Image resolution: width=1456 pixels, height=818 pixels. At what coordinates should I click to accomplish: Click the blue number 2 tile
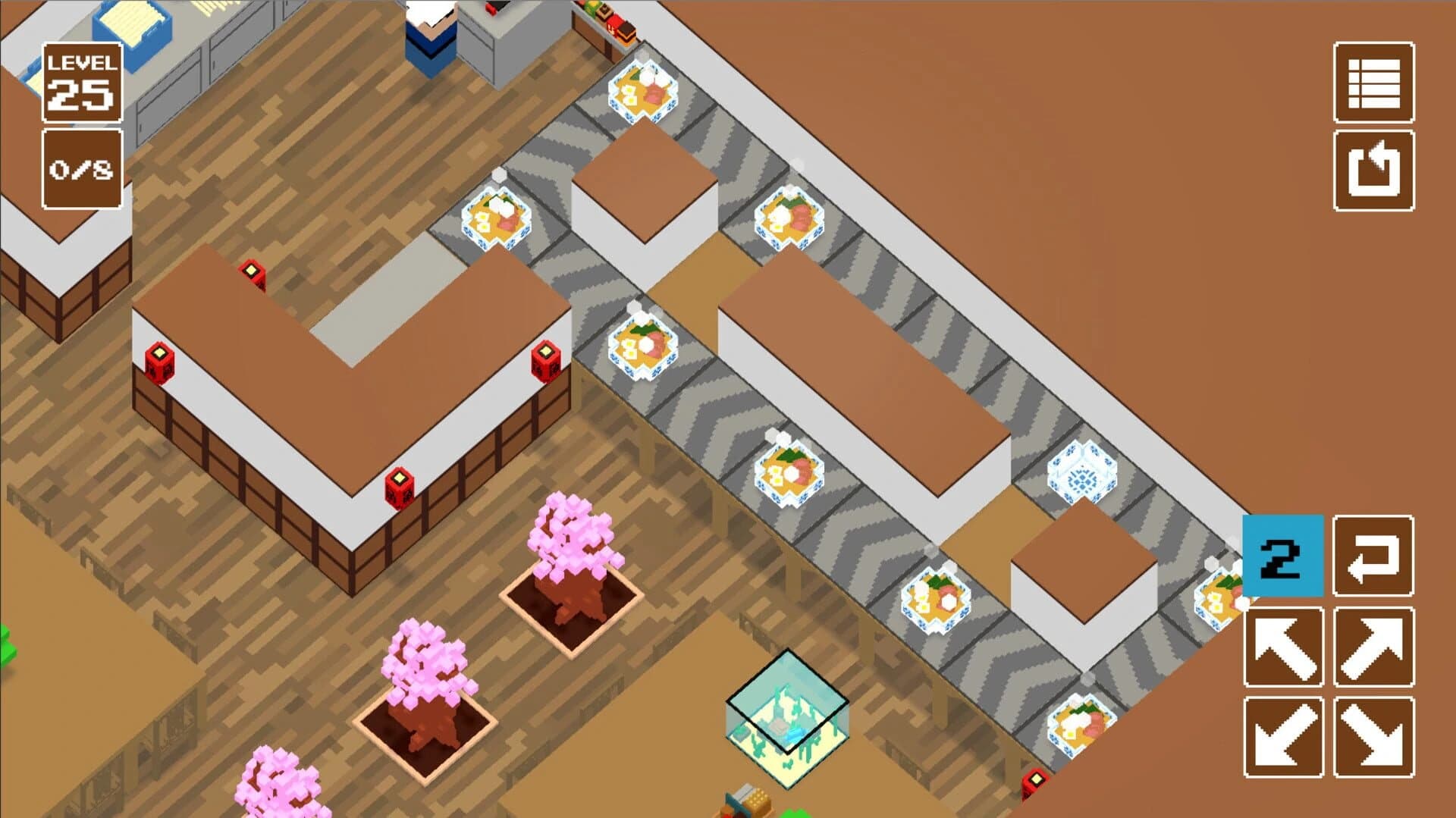tap(1283, 556)
